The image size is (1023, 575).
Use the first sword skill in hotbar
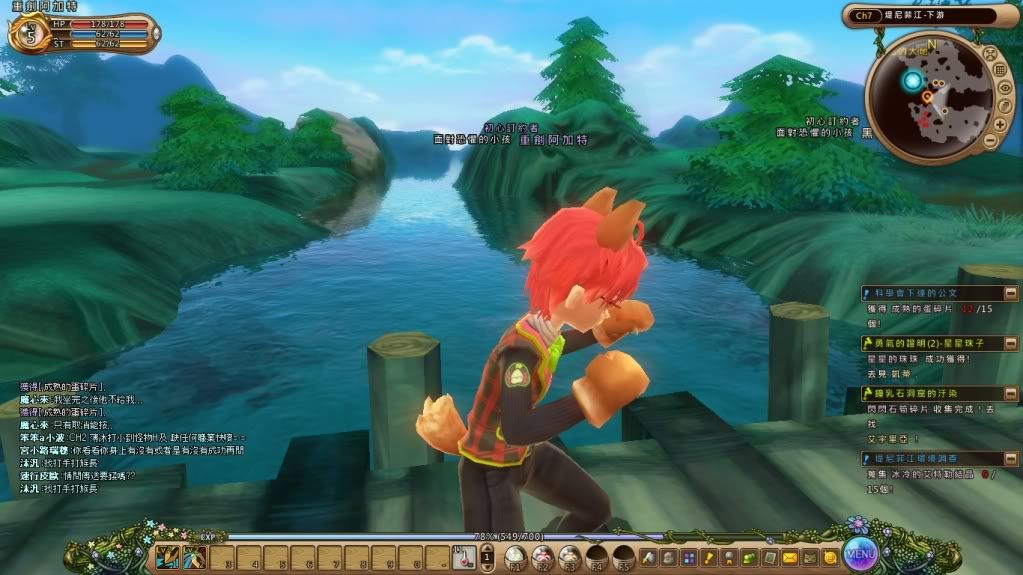[x=167, y=556]
